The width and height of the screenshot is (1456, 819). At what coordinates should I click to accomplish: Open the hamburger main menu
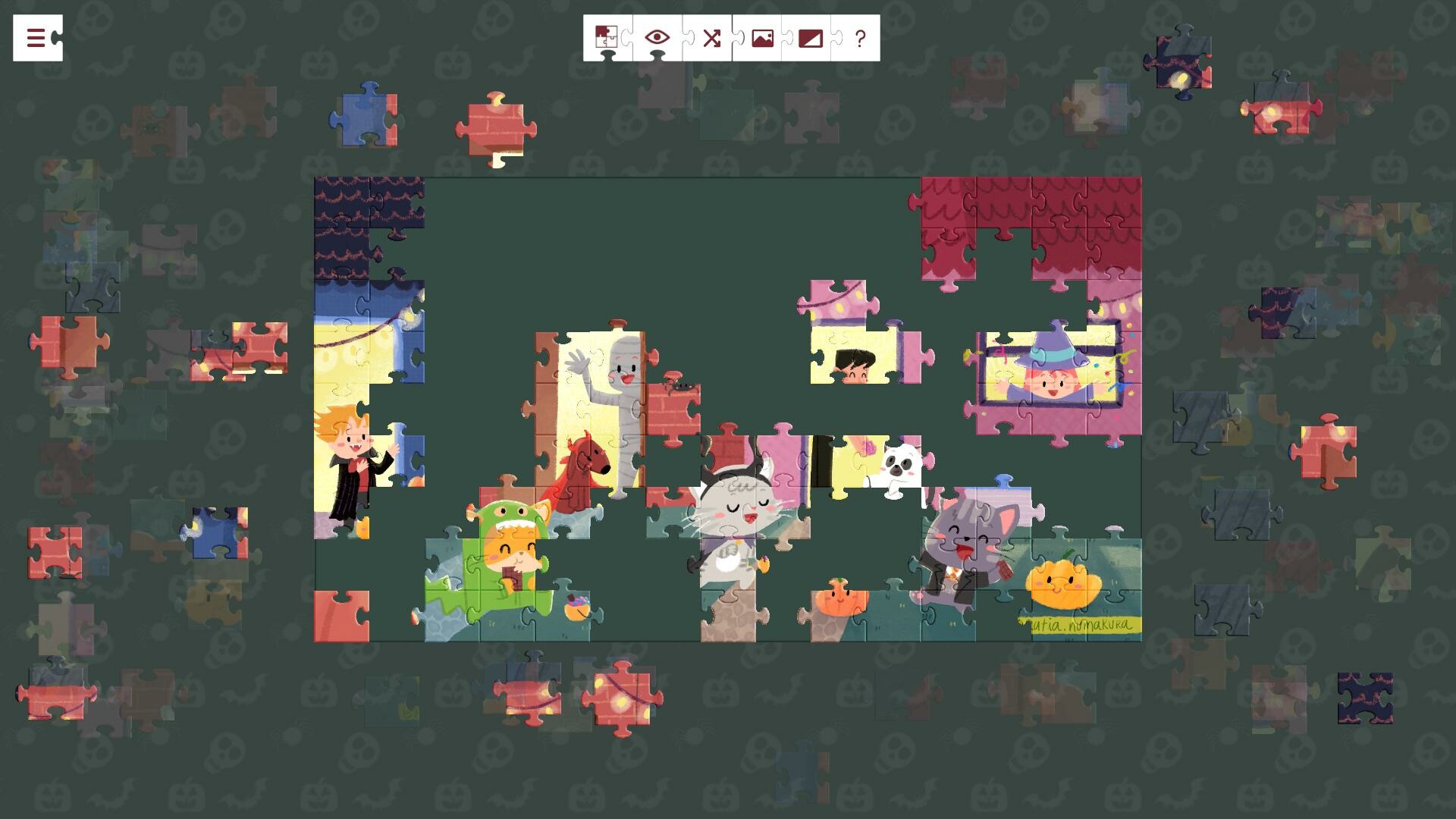click(x=35, y=36)
